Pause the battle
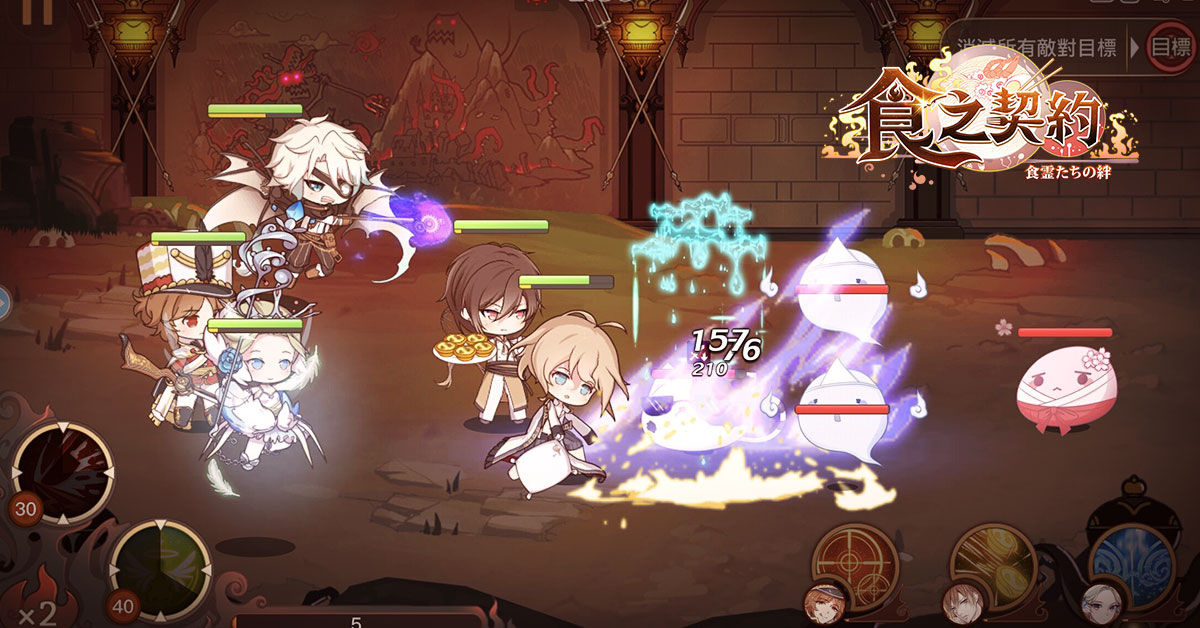This screenshot has height=628, width=1200. click(38, 10)
